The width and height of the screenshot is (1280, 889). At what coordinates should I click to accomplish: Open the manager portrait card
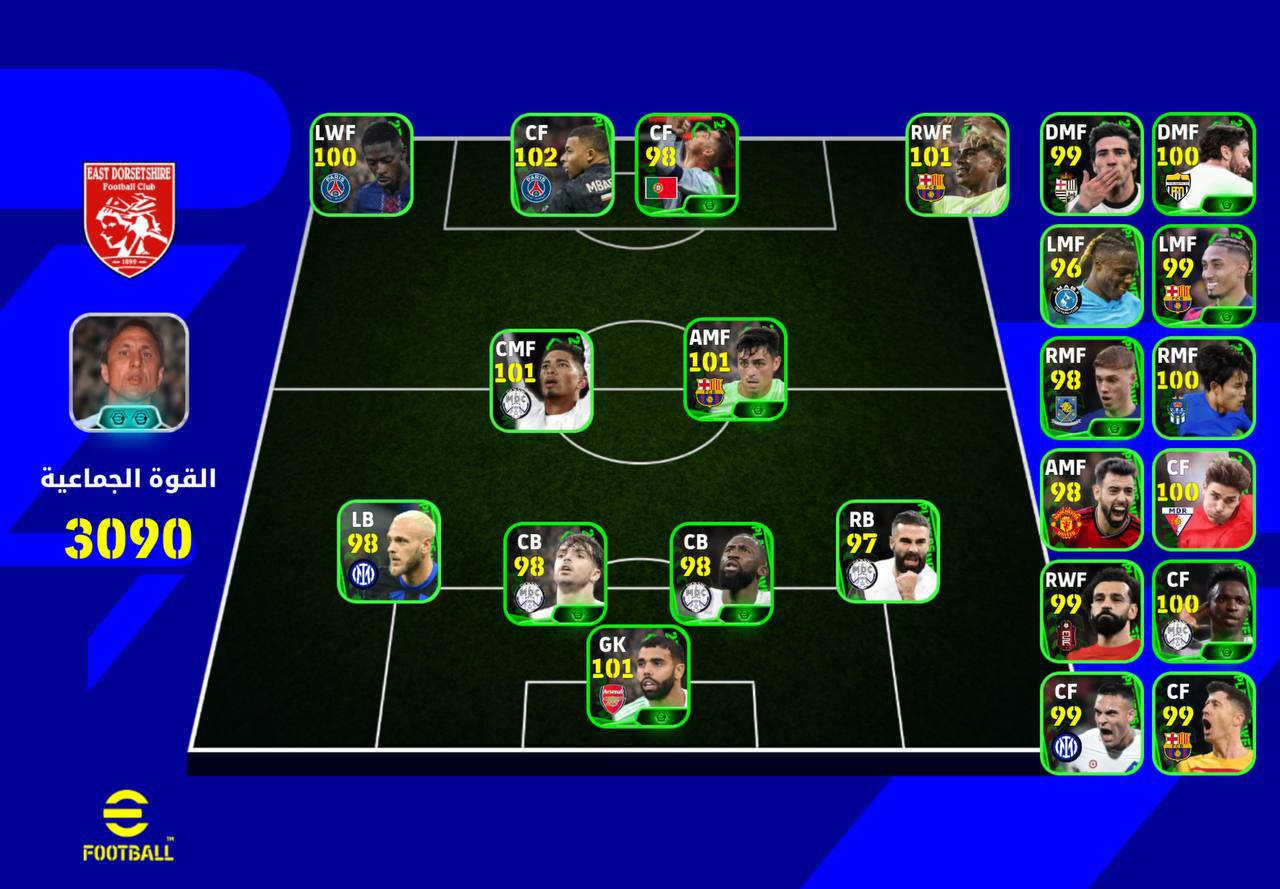pos(128,372)
